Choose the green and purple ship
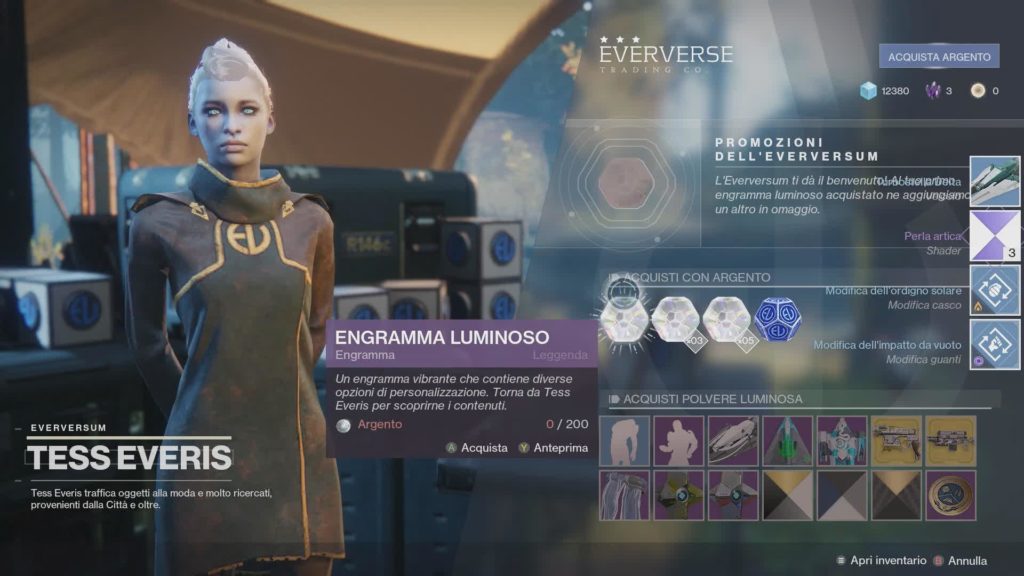1024x576 pixels. point(787,441)
